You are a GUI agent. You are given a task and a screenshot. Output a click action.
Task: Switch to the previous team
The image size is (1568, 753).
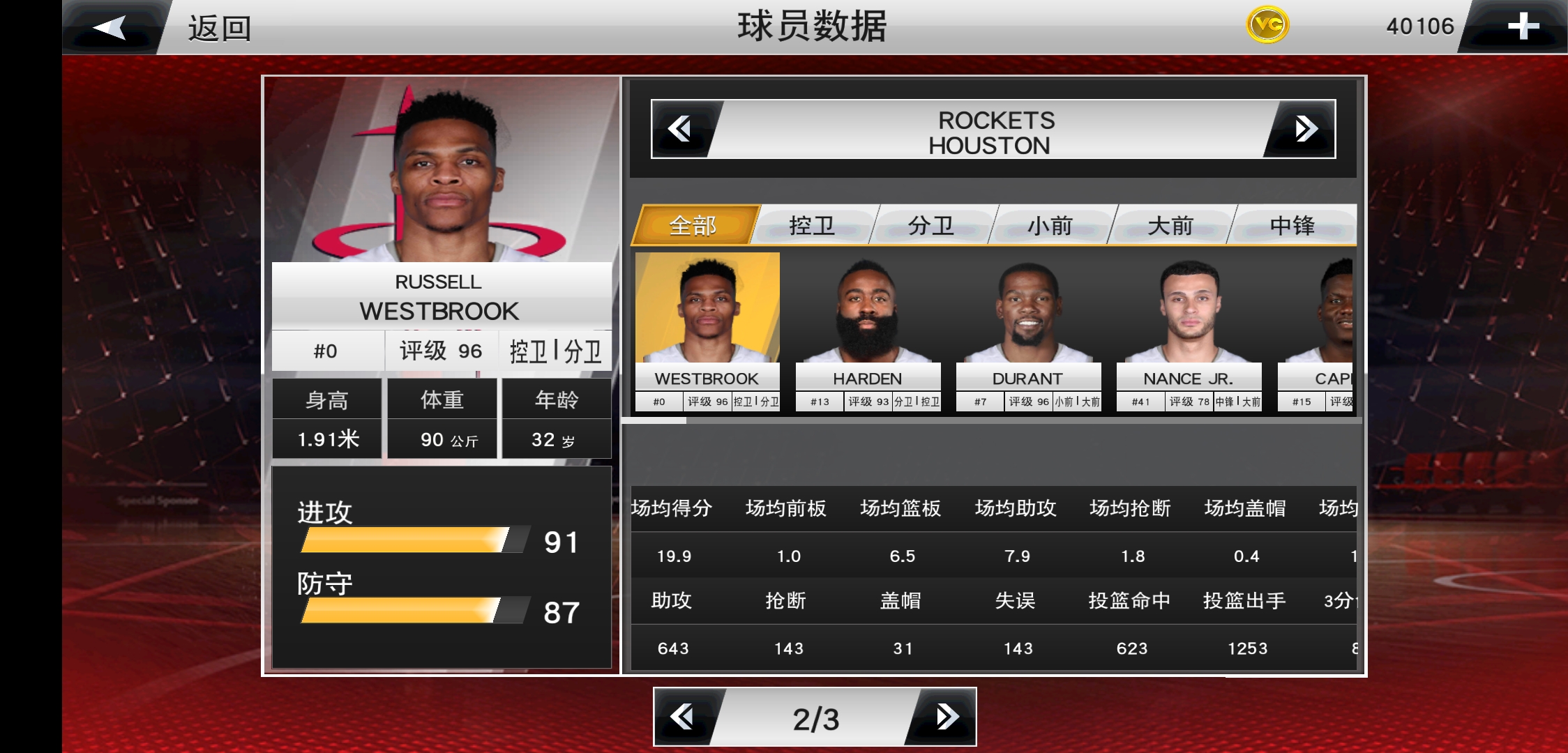680,129
